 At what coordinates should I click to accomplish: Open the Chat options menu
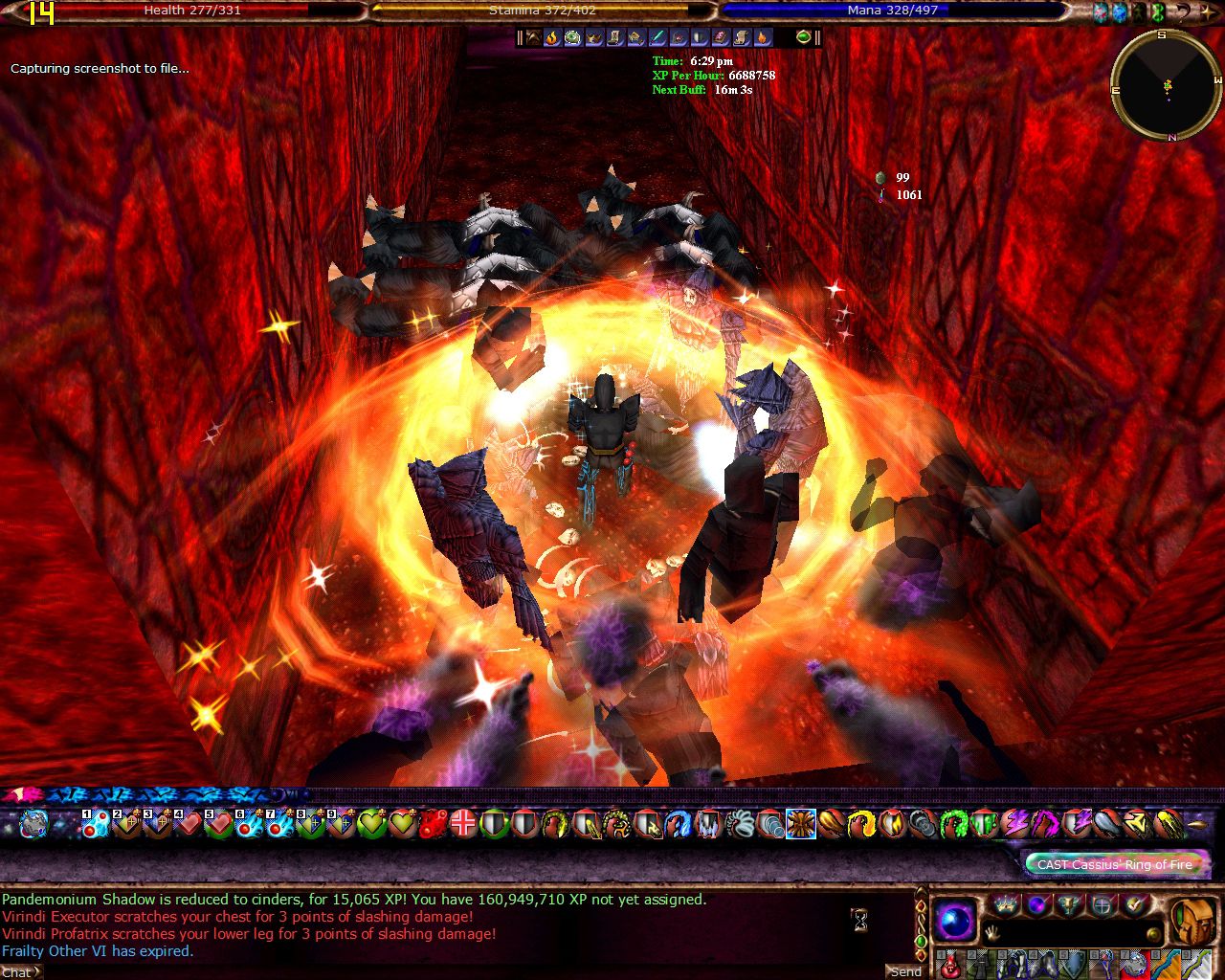[x=19, y=972]
